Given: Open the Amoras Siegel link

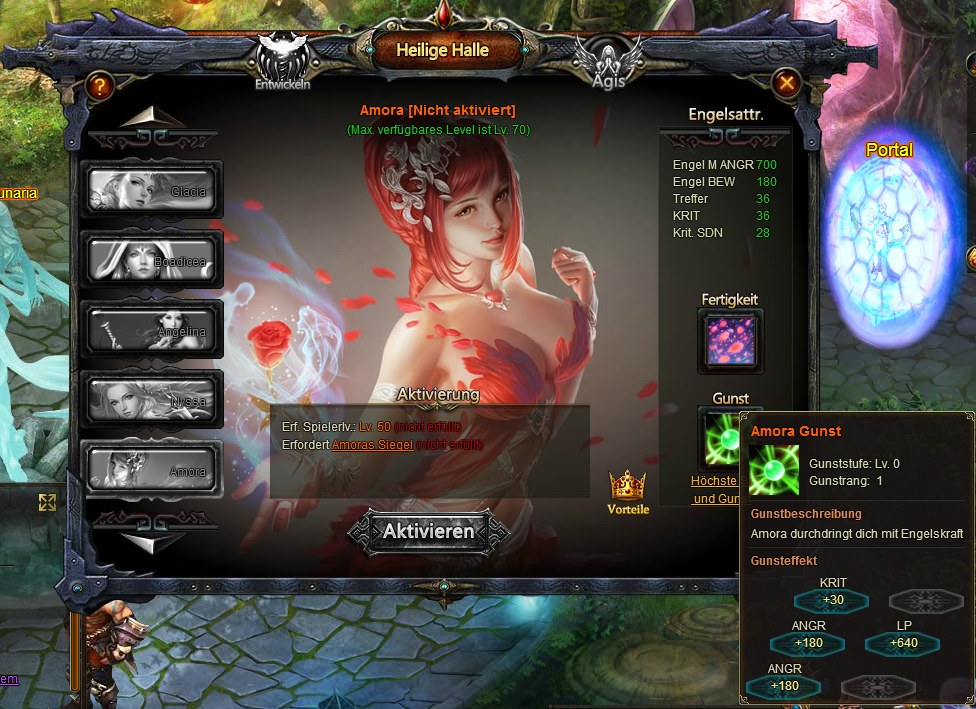Looking at the screenshot, I should (x=372, y=444).
